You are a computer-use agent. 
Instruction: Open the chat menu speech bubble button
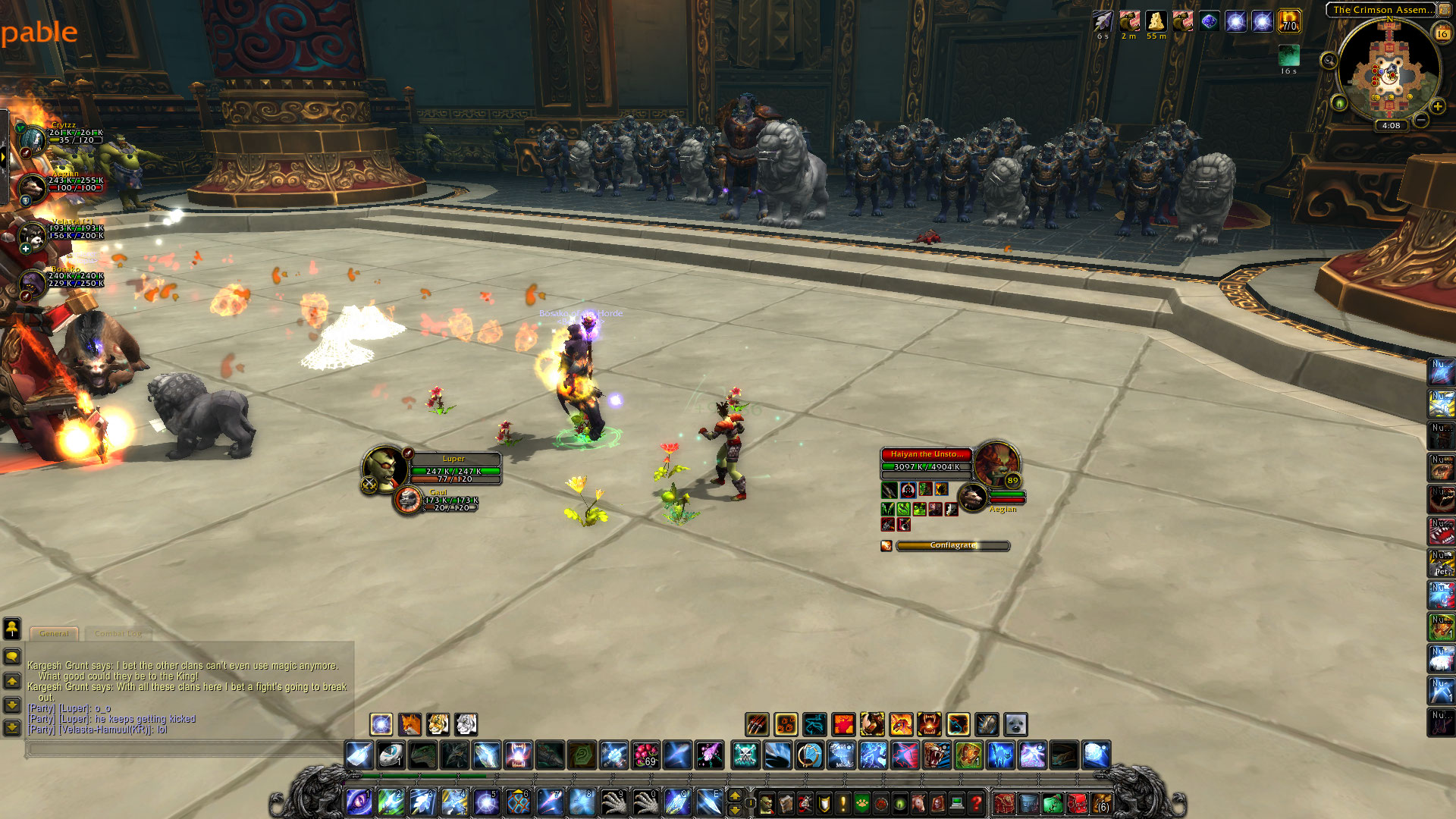tap(12, 657)
